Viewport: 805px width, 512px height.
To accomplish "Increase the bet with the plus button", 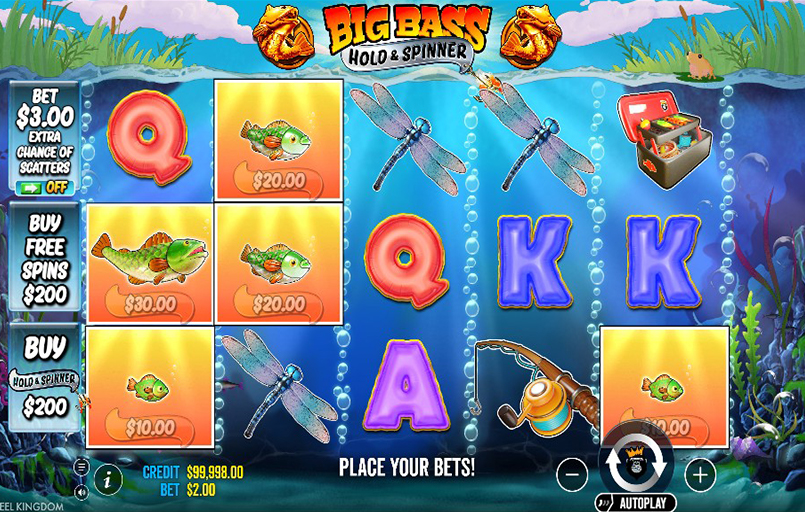I will coord(701,475).
